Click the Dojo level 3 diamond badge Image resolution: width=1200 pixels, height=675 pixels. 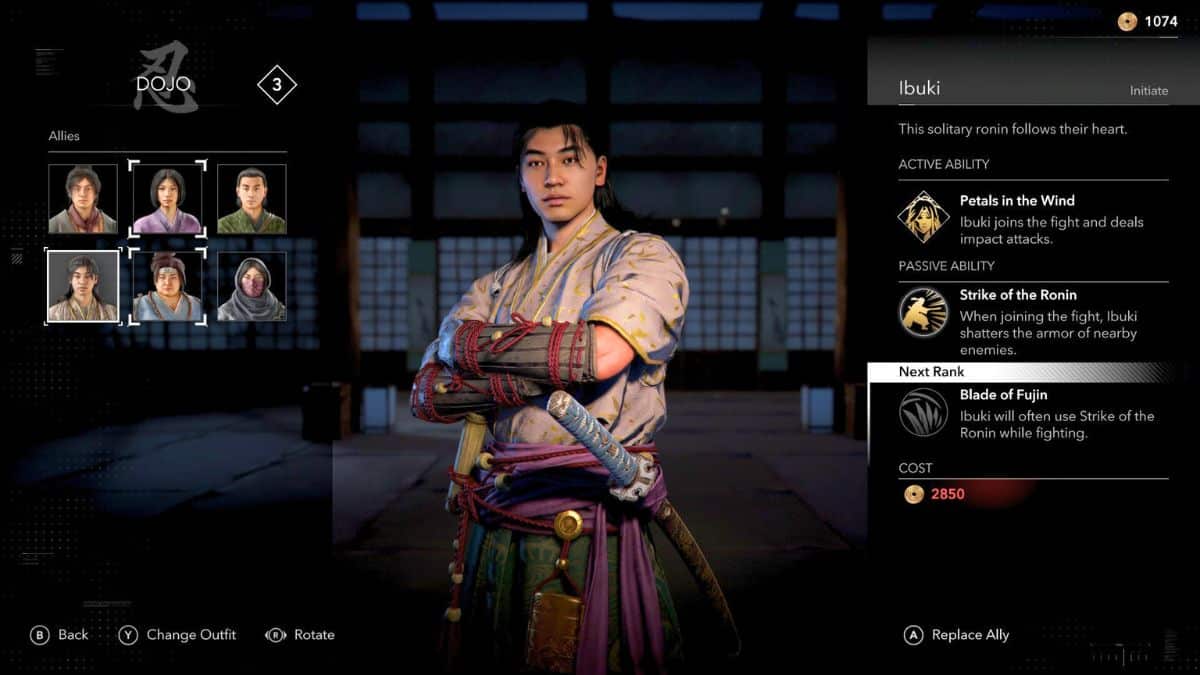277,85
